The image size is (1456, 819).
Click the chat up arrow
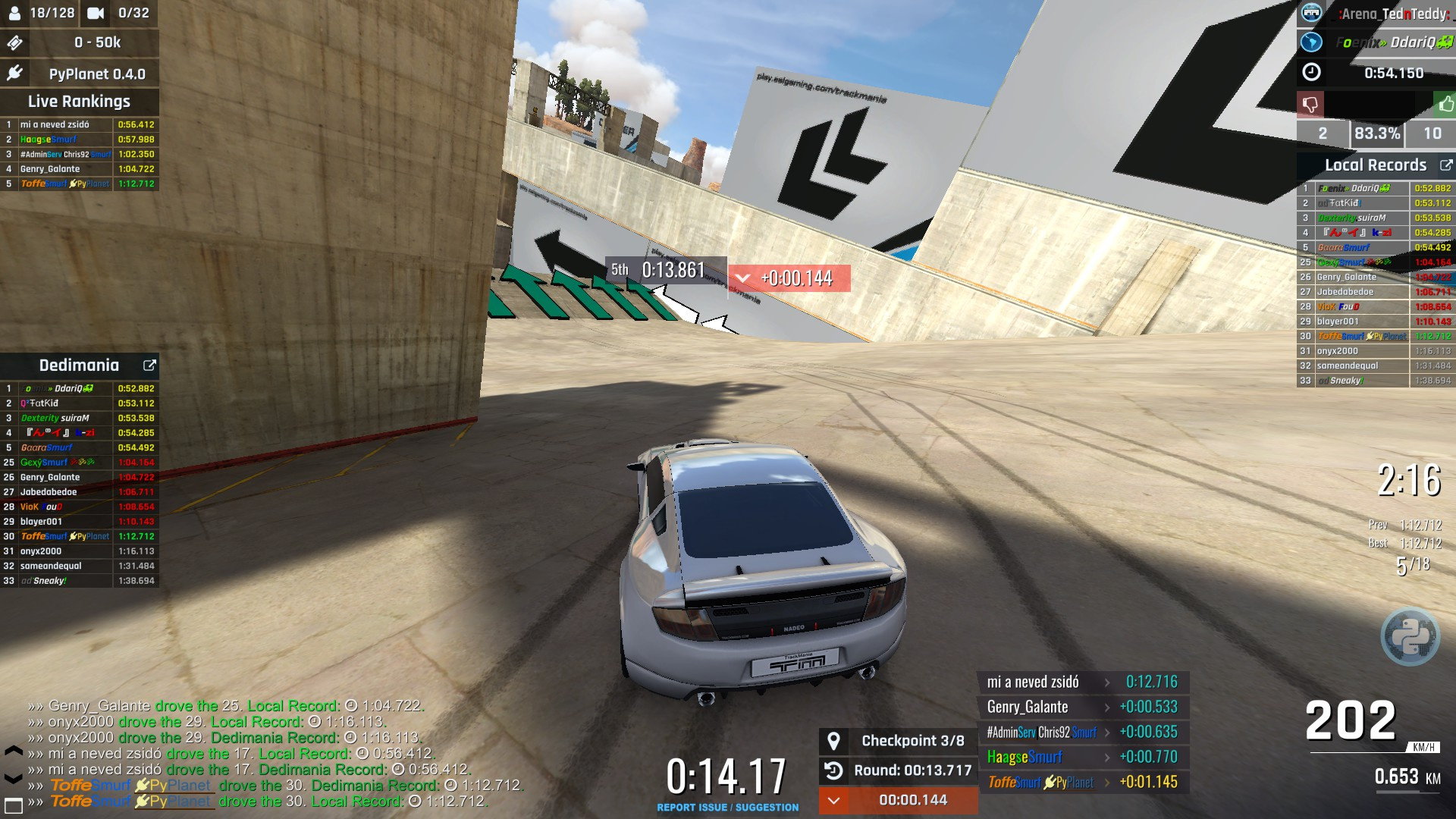(14, 752)
